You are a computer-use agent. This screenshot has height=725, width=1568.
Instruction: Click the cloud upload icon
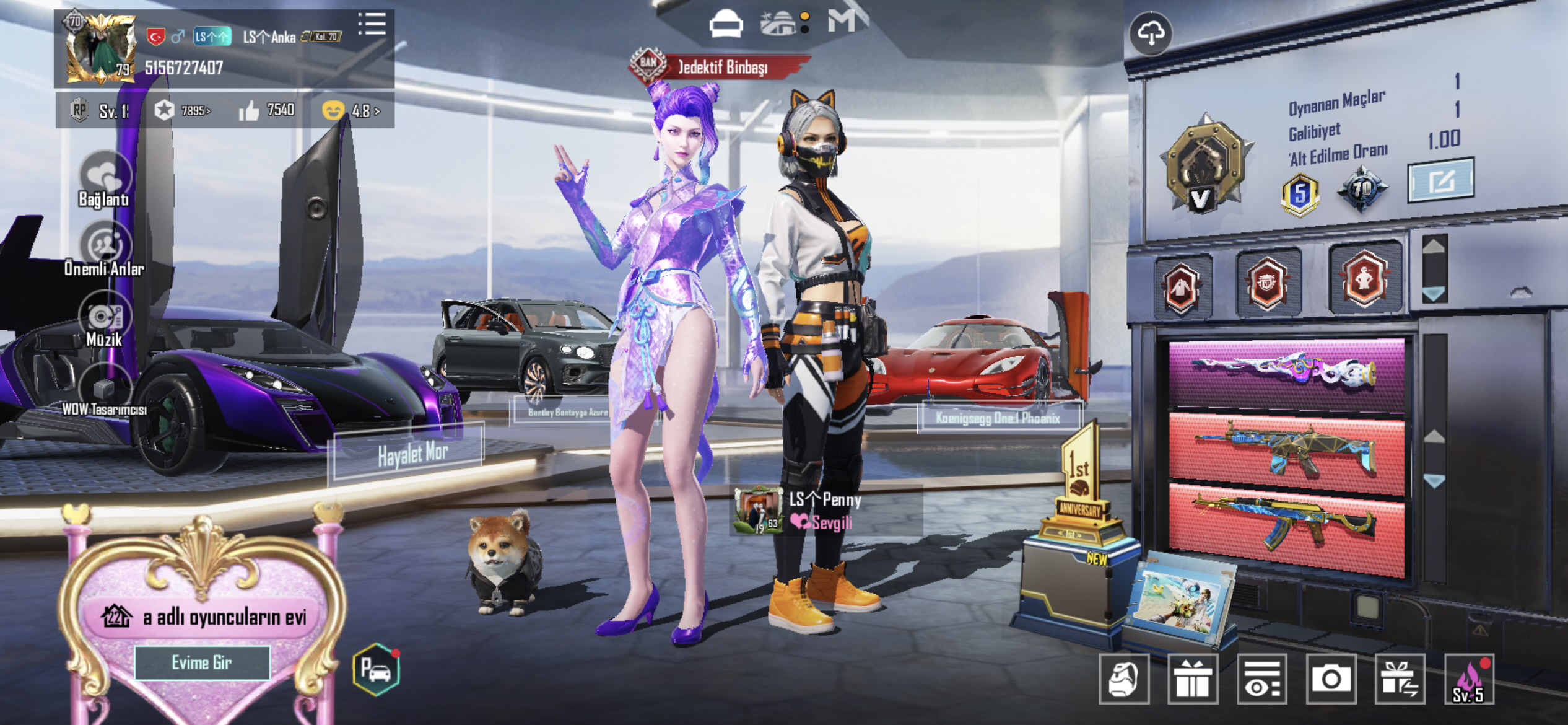click(x=1151, y=33)
